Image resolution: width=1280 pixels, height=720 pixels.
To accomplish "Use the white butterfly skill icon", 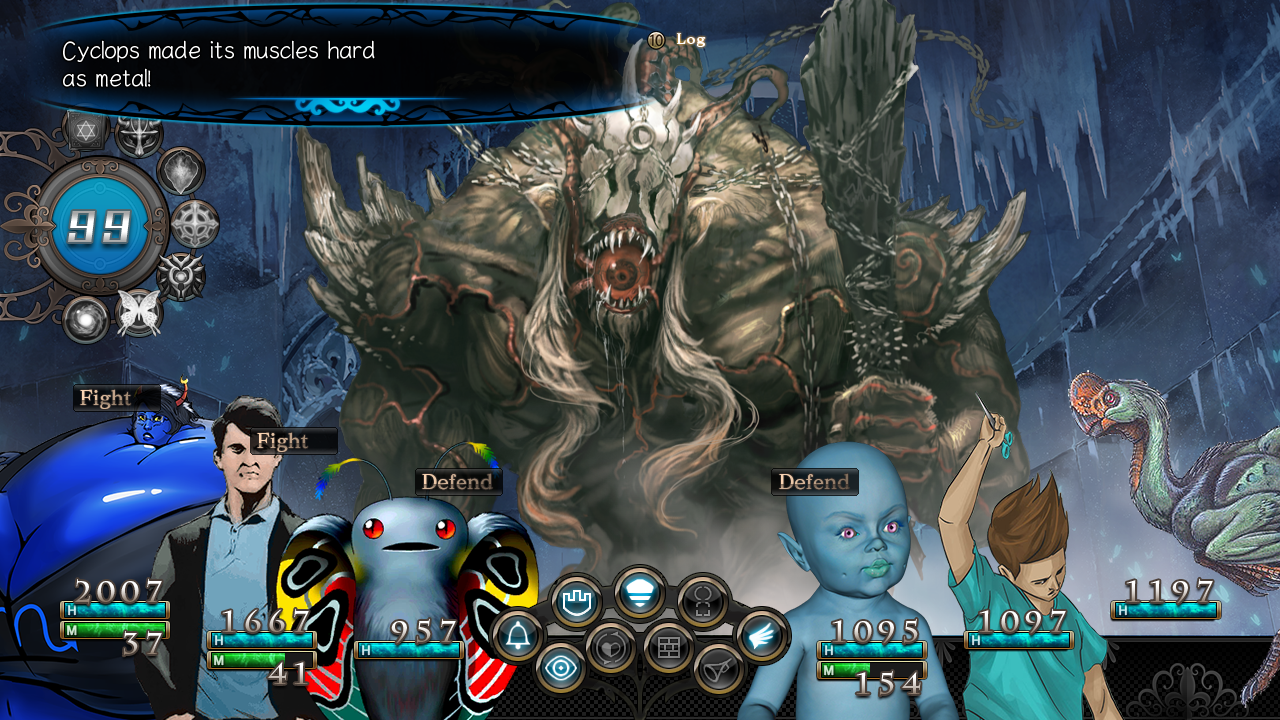I will [x=139, y=312].
